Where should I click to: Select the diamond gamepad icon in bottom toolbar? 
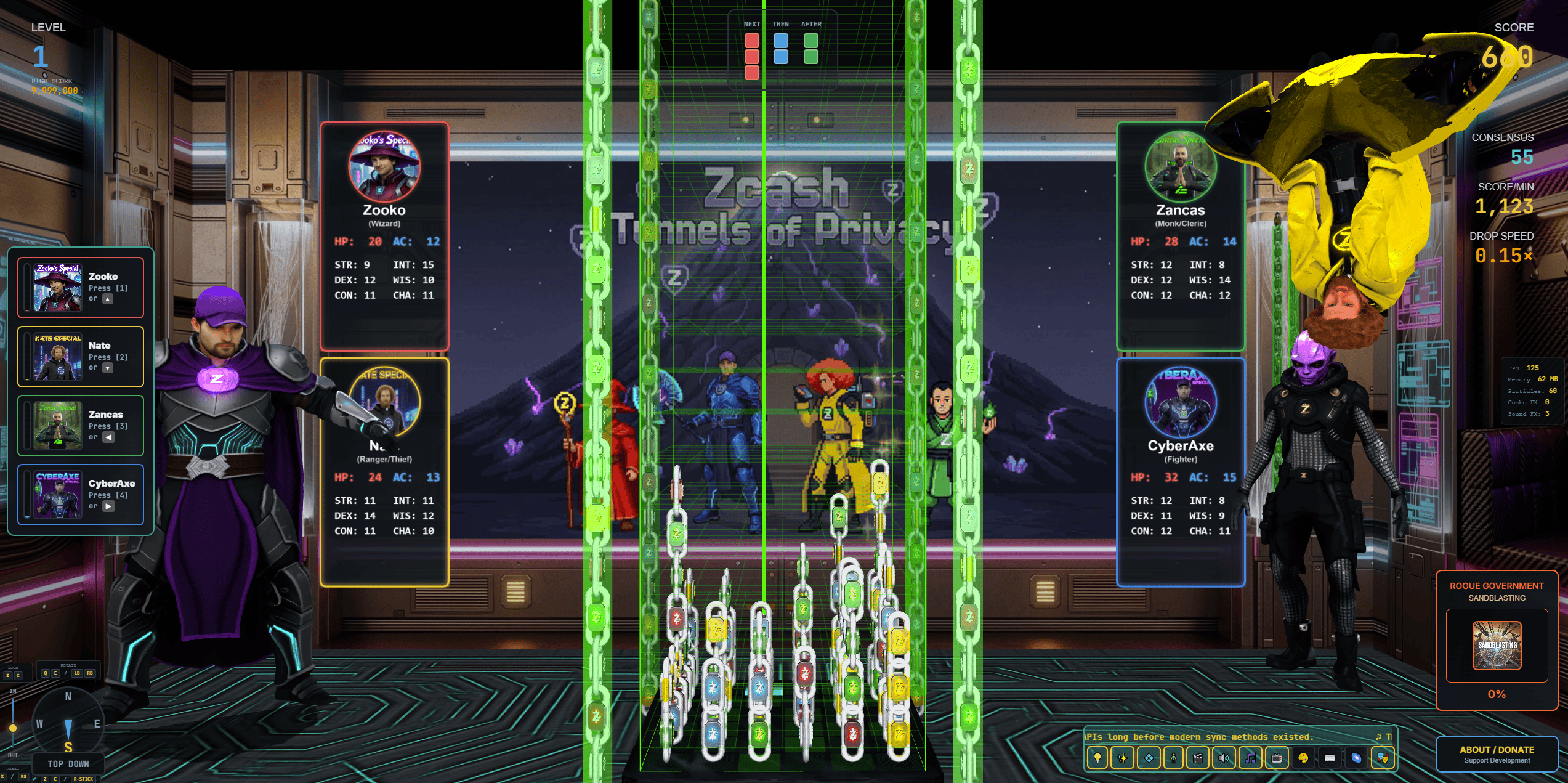pyautogui.click(x=1148, y=758)
